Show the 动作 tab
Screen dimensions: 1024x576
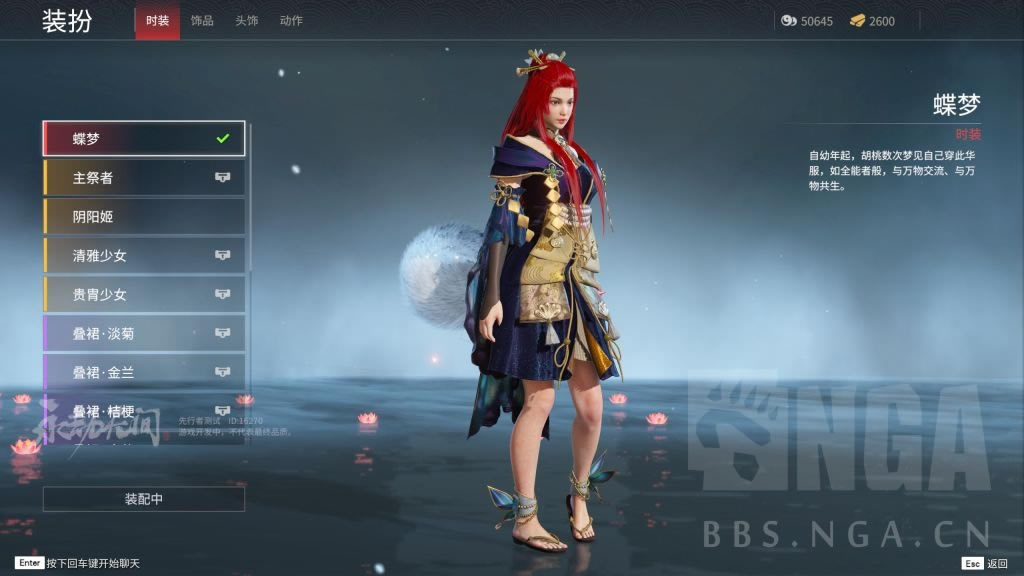(x=291, y=21)
